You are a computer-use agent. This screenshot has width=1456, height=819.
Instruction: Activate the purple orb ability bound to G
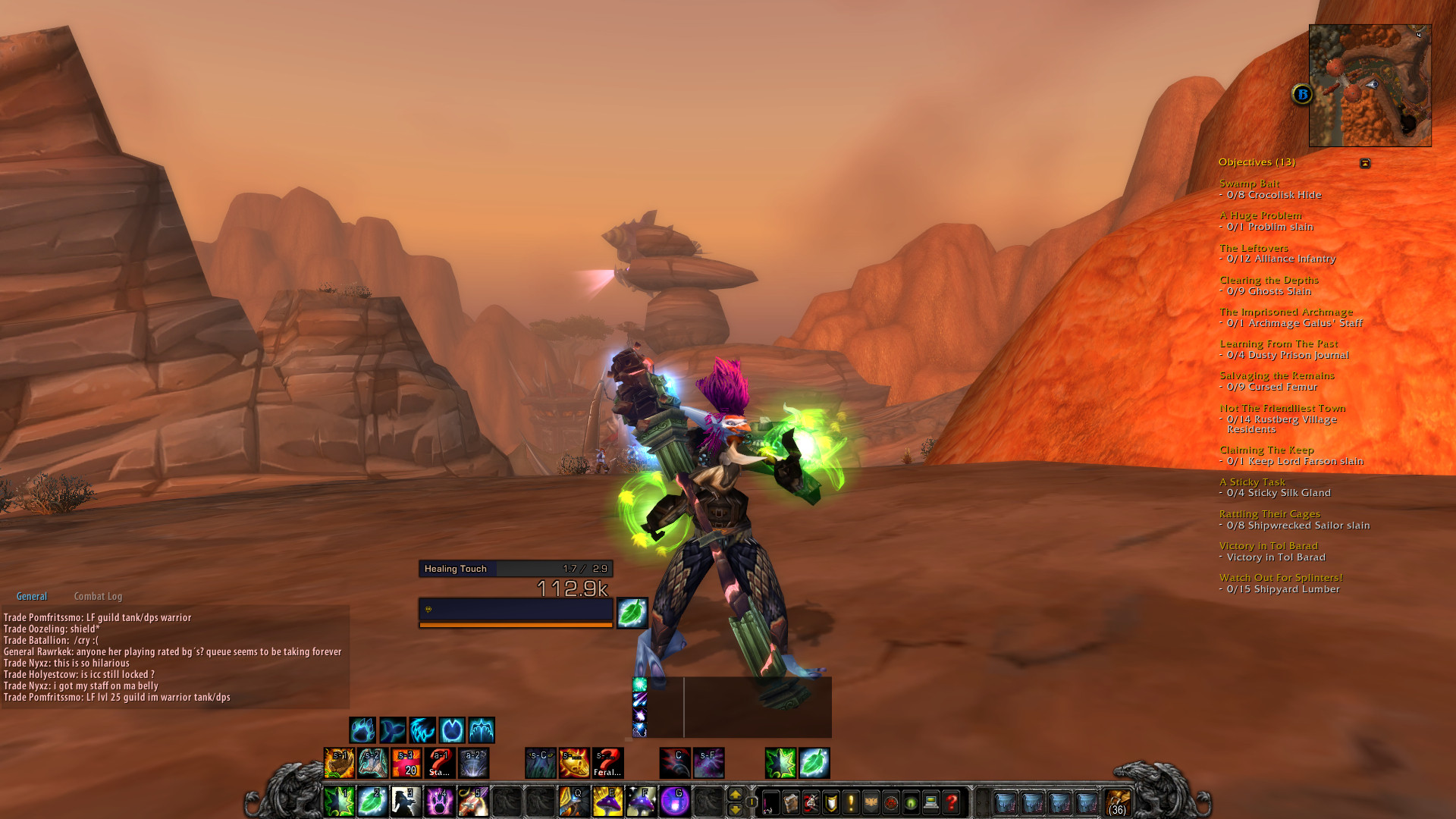pos(674,802)
